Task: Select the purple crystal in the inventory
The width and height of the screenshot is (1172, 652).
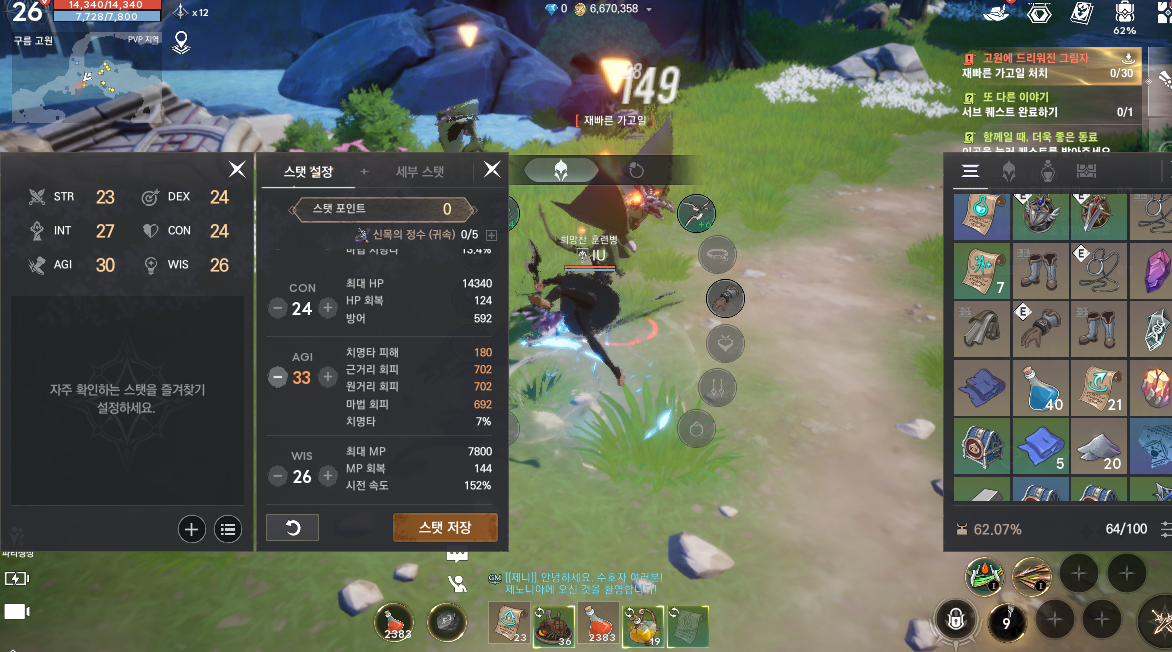Action: point(1156,271)
